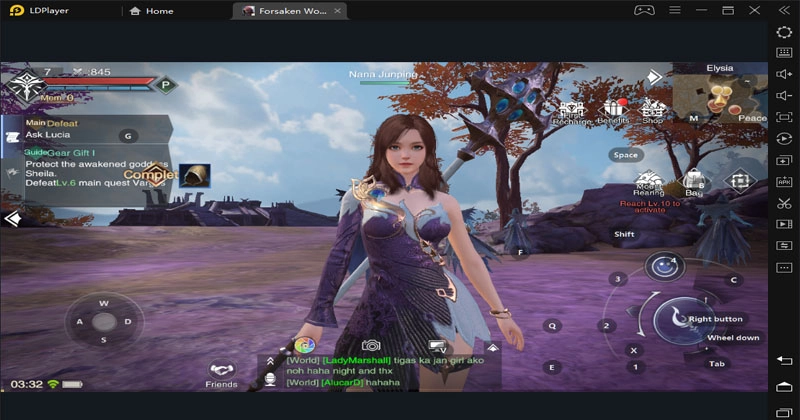
Task: Open the camera screenshot mode
Action: (x=371, y=345)
